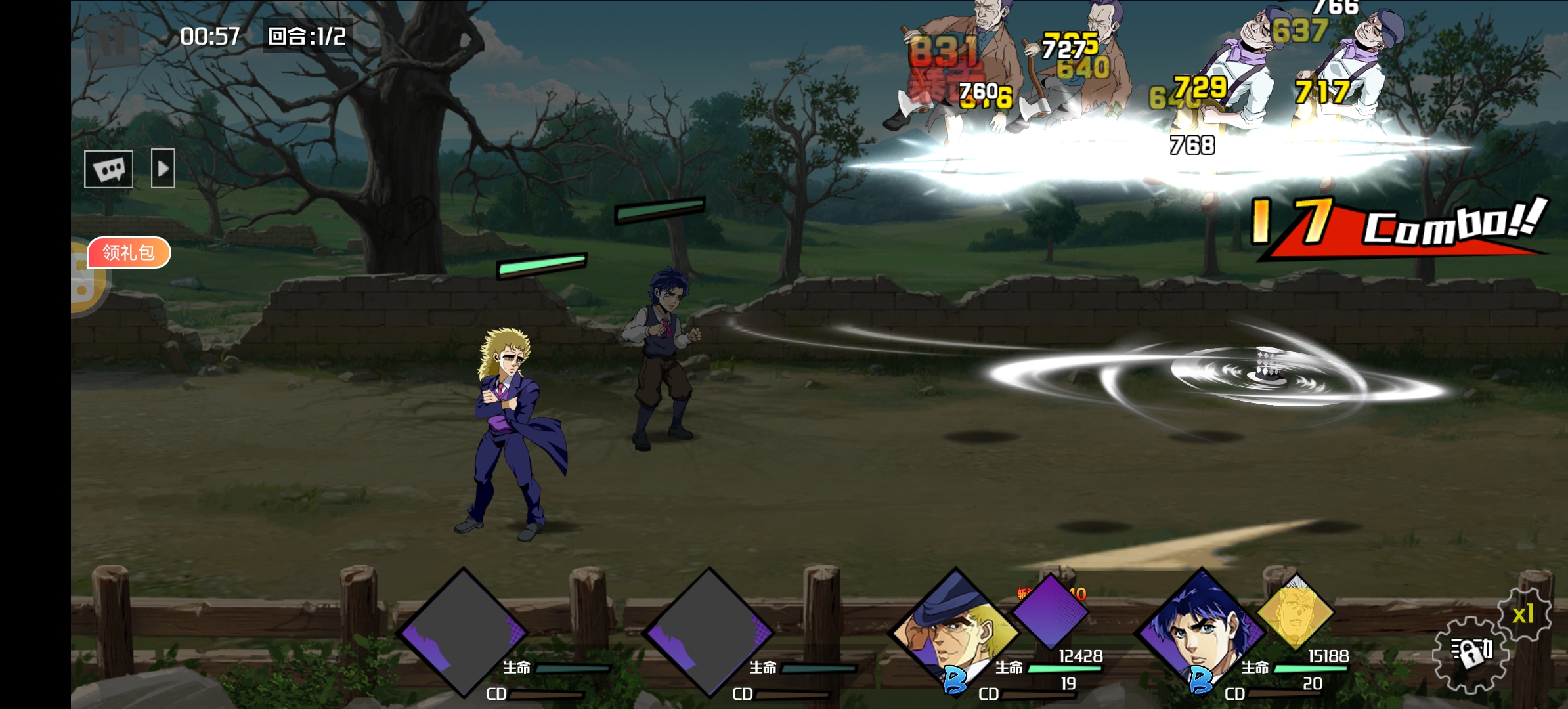Change the x1 battle speed gear

click(1524, 614)
